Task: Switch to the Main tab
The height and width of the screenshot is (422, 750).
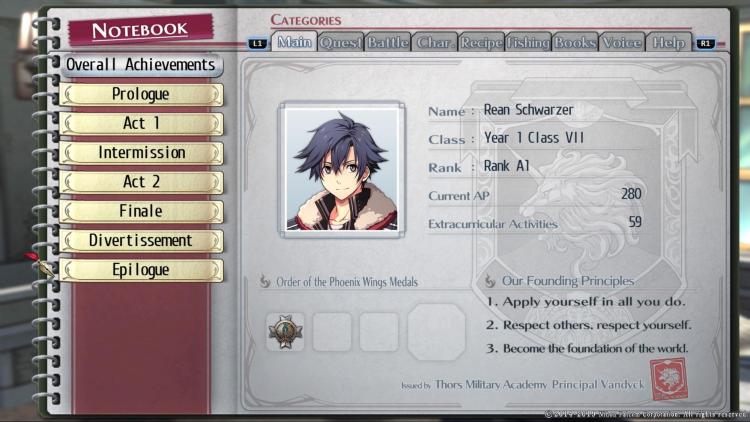Action: [294, 42]
